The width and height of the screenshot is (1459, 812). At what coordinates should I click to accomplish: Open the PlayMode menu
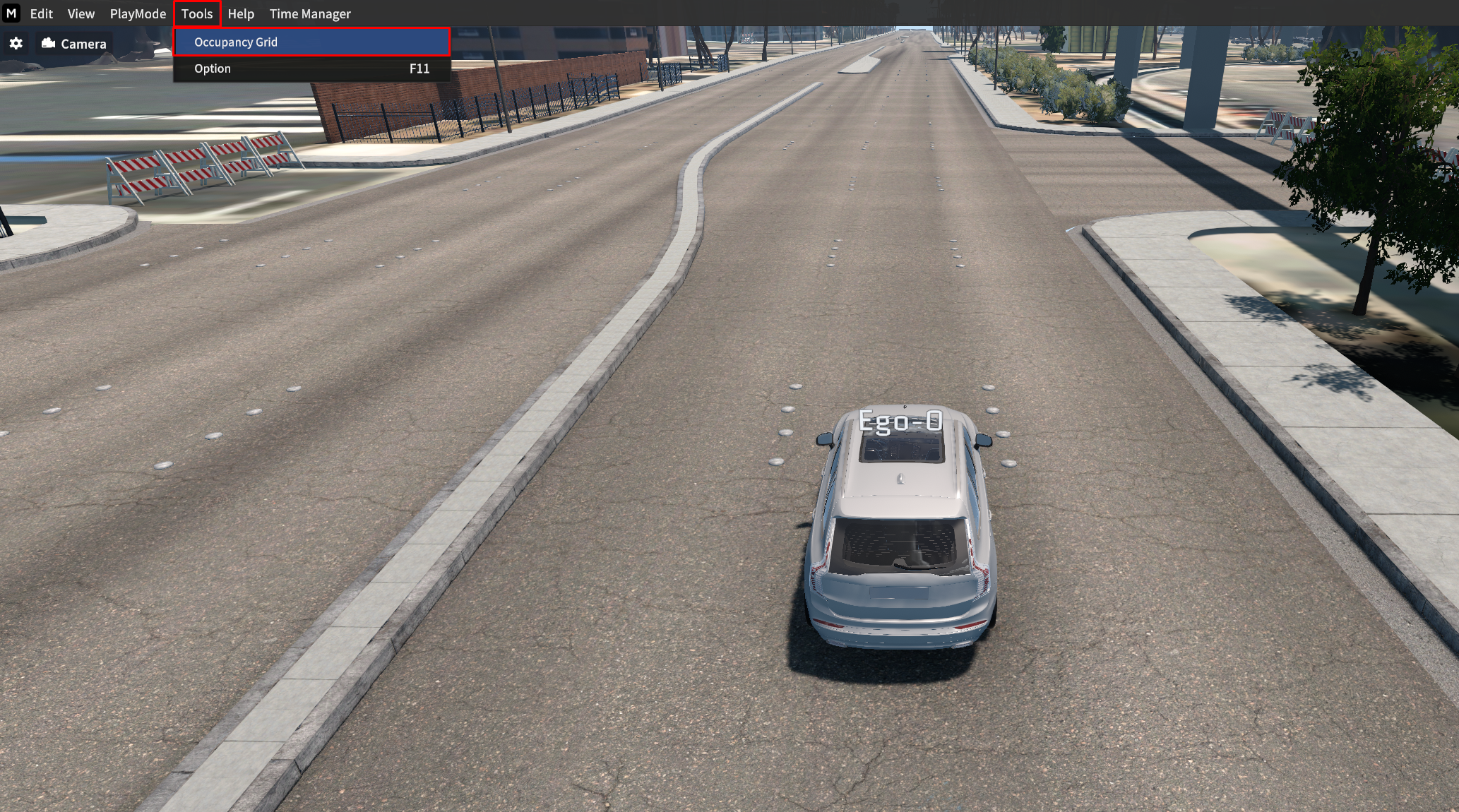[138, 14]
